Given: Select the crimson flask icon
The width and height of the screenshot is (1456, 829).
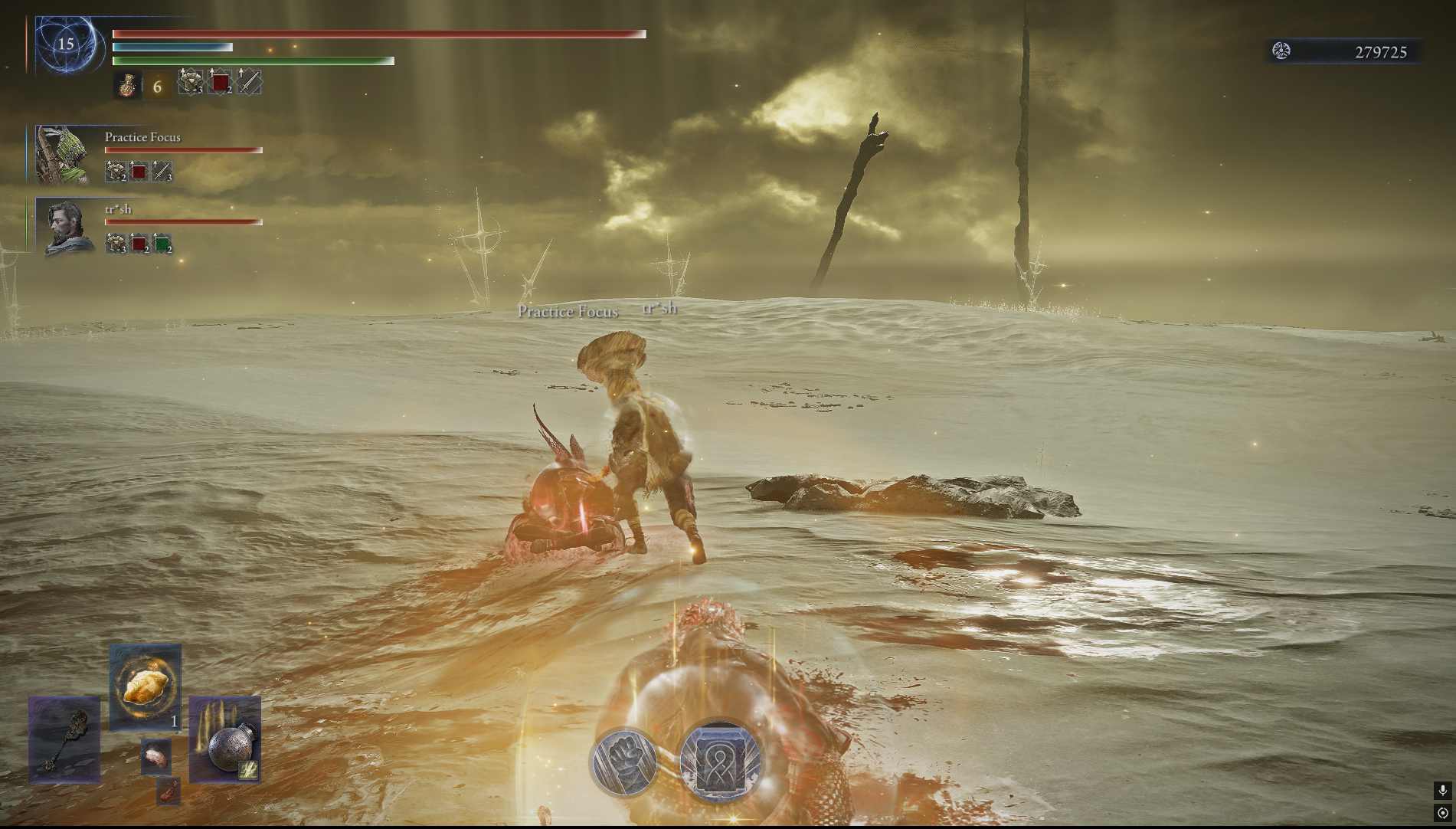Looking at the screenshot, I should click(128, 84).
